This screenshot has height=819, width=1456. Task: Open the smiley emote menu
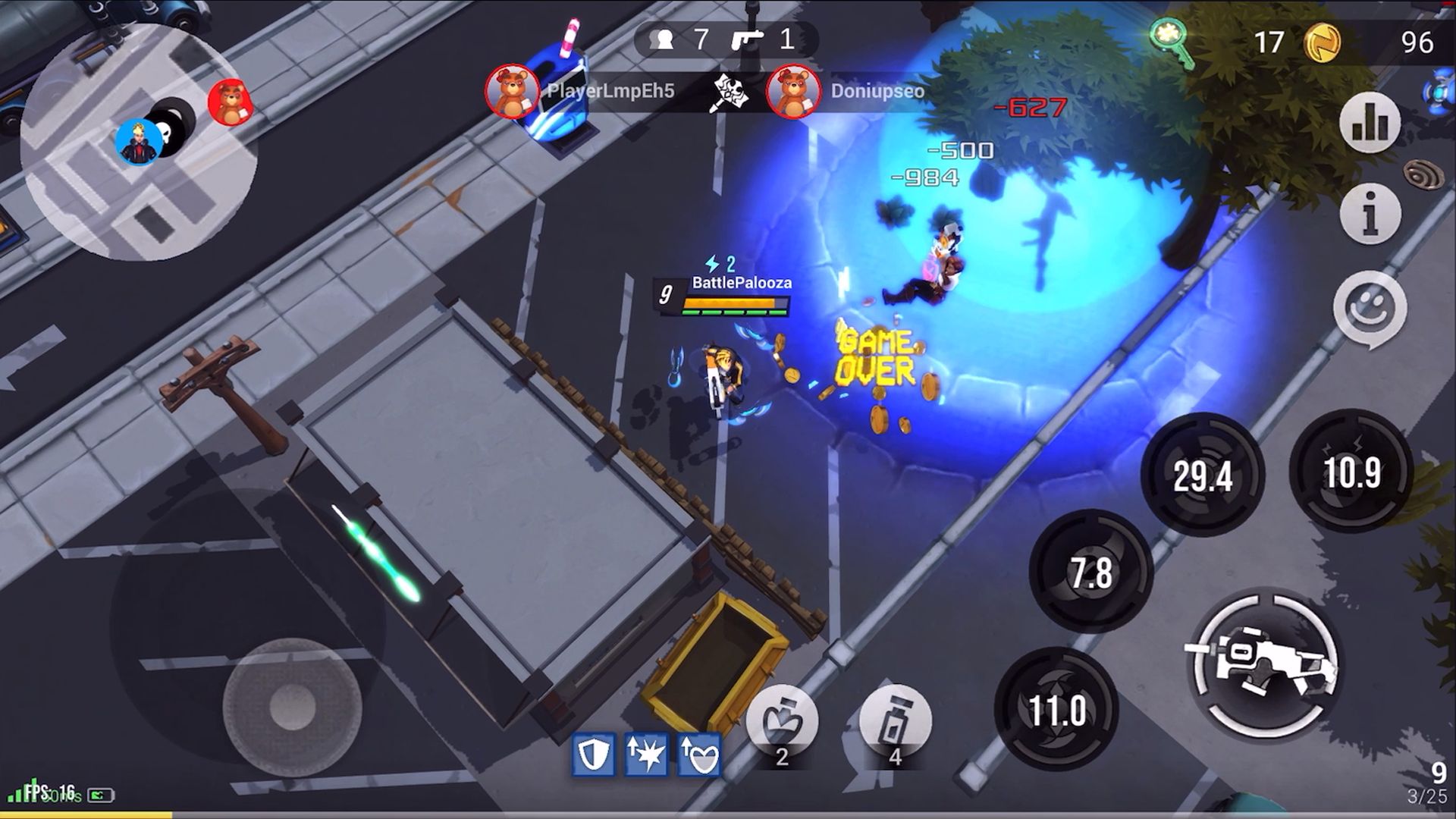pos(1370,309)
